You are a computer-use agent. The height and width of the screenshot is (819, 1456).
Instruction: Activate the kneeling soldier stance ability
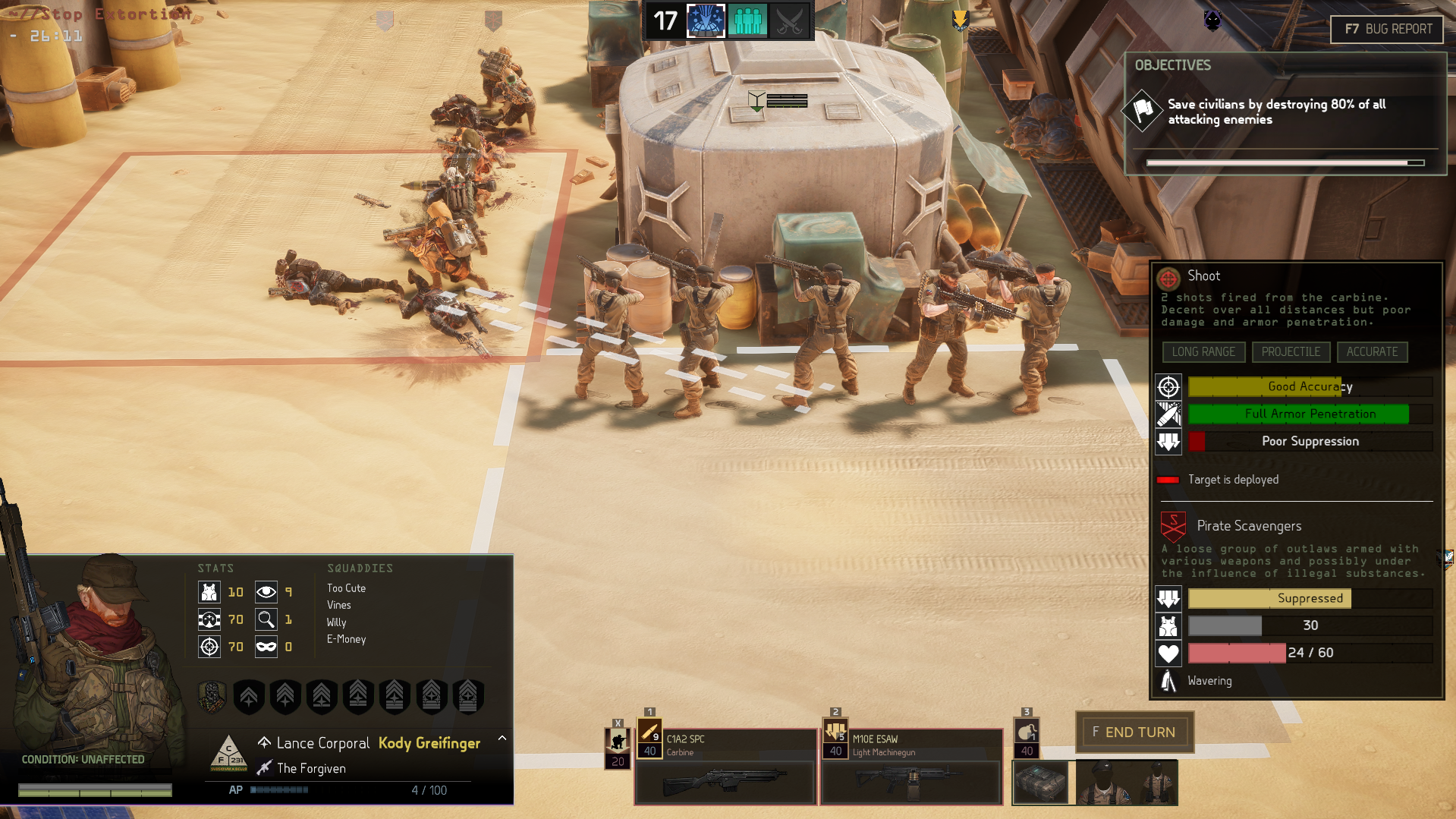click(618, 741)
